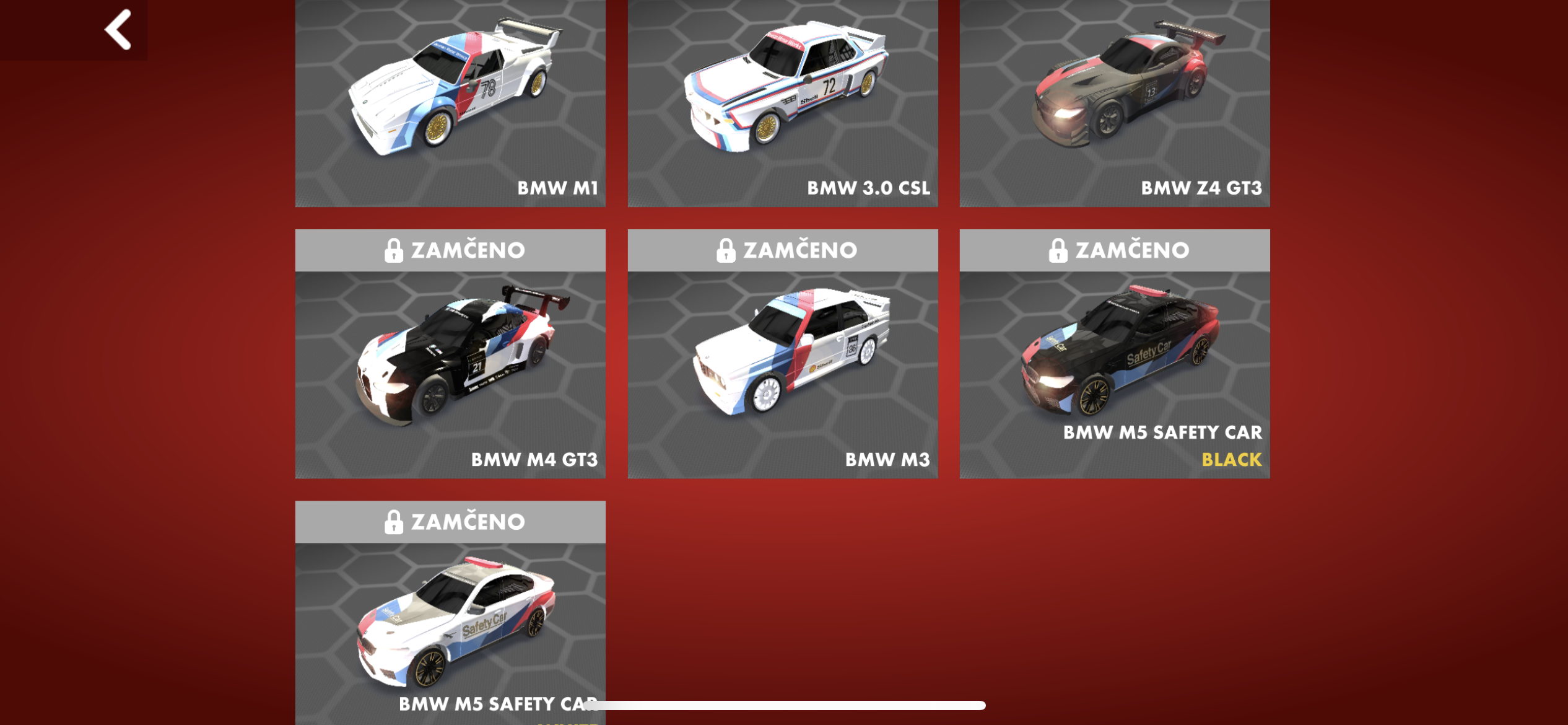Click the lock icon on white M5 Safety Car
The width and height of the screenshot is (1568, 725).
[394, 521]
